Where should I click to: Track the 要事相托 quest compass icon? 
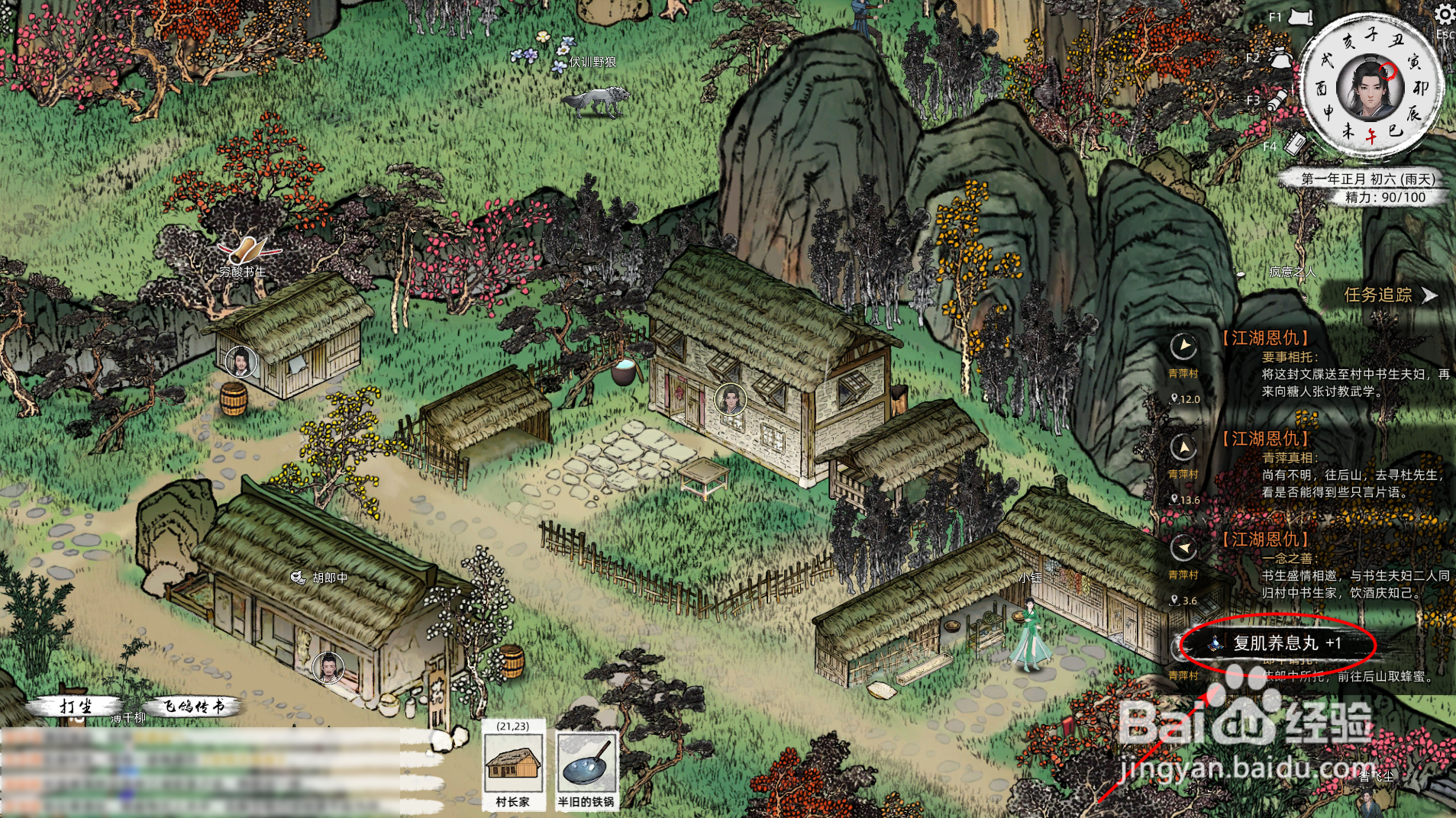tap(1183, 346)
